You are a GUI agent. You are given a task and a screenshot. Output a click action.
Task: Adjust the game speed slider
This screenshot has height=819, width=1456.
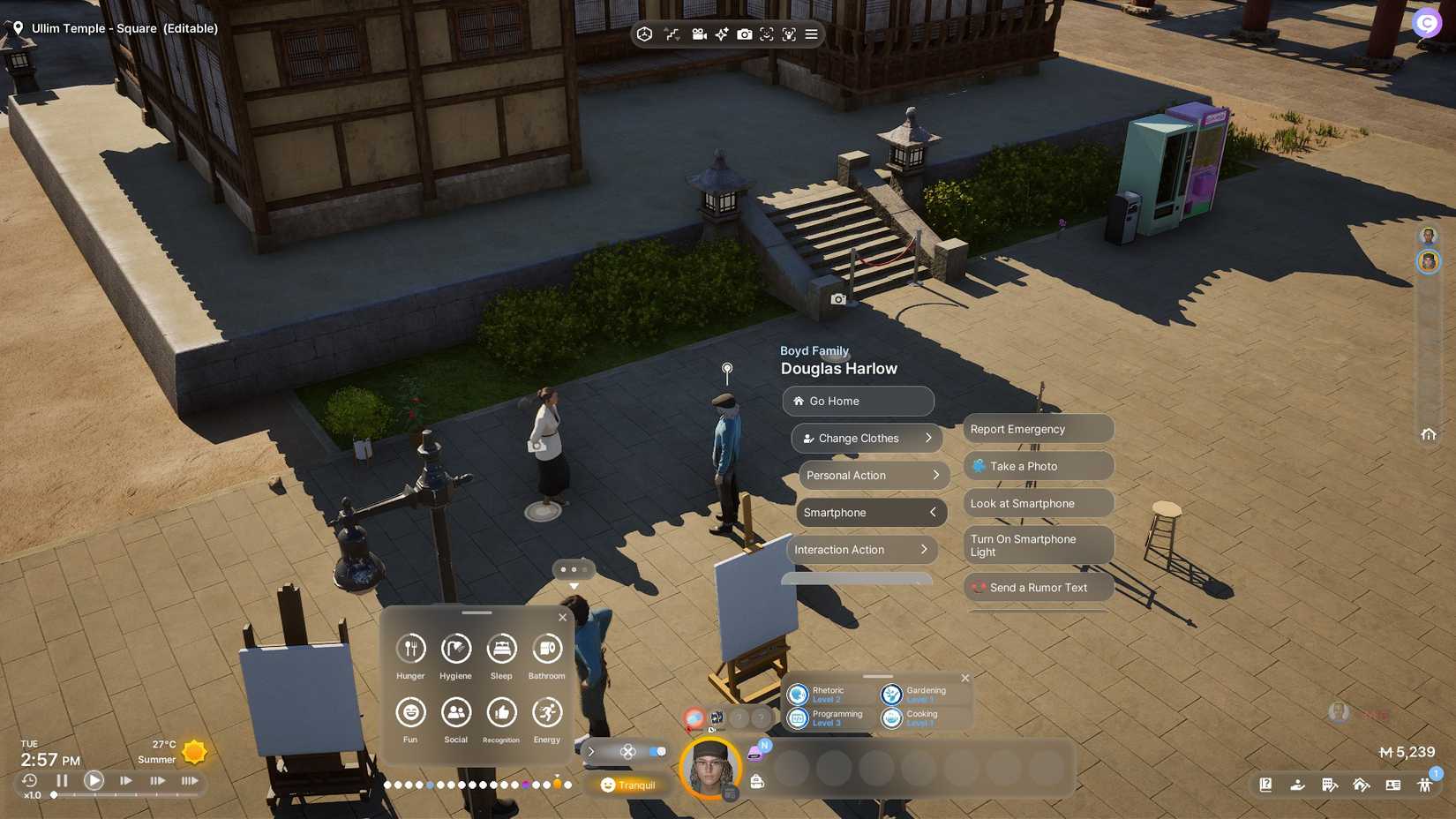55,794
